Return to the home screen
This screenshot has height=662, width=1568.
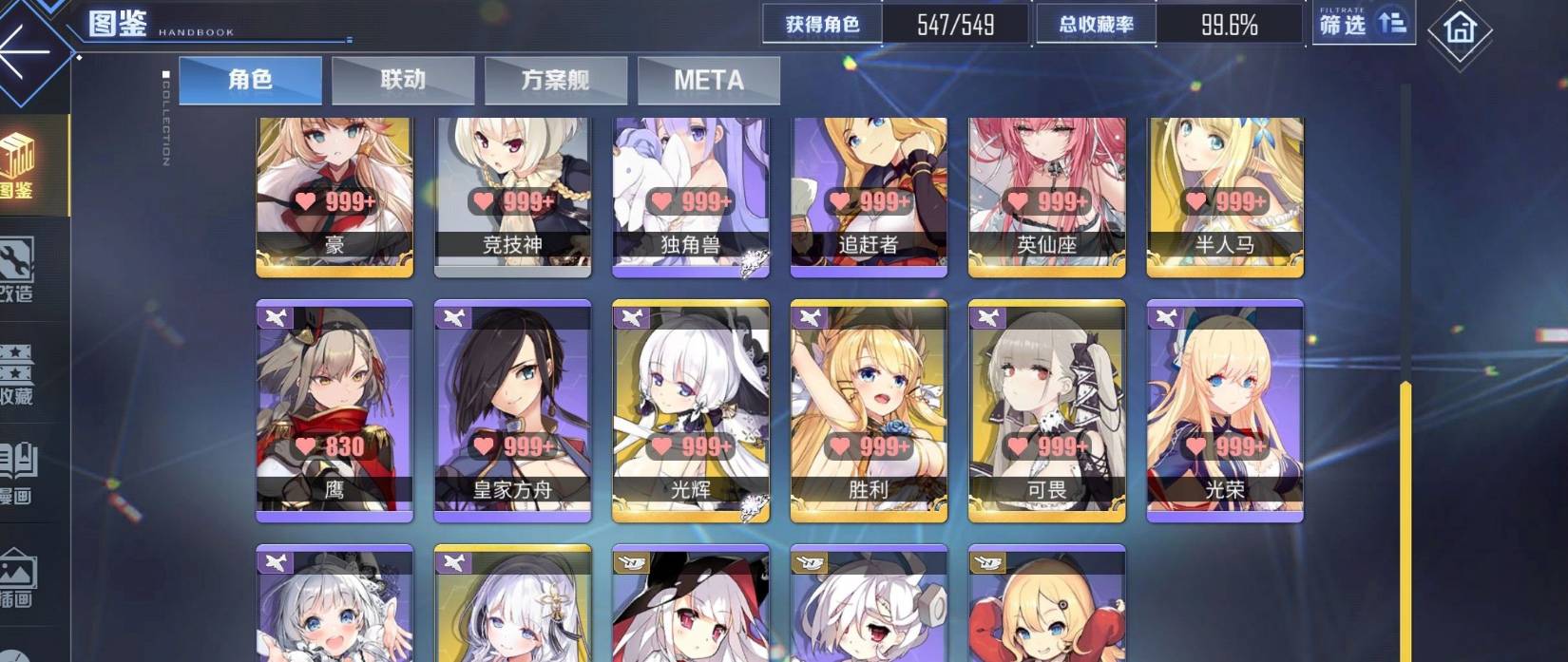point(1459,30)
